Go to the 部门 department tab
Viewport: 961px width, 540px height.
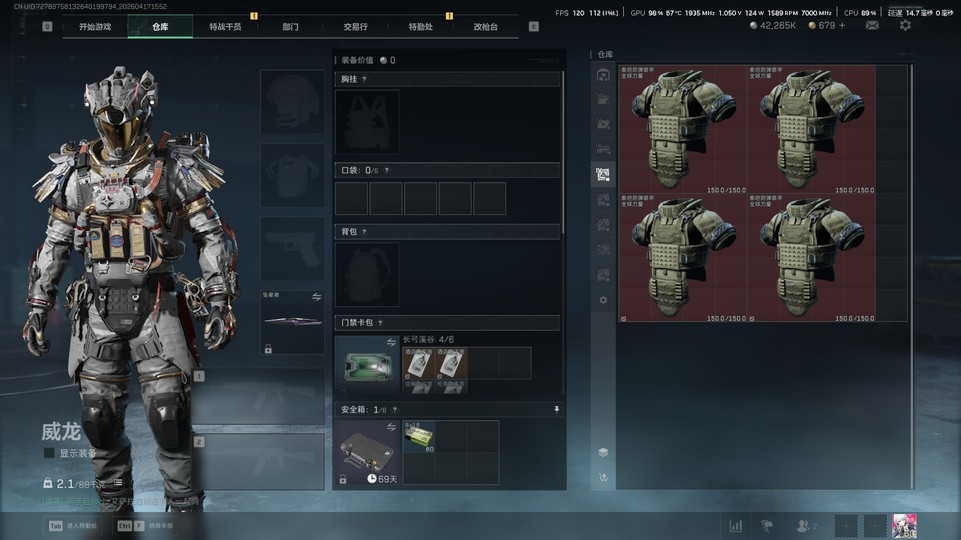[x=290, y=27]
